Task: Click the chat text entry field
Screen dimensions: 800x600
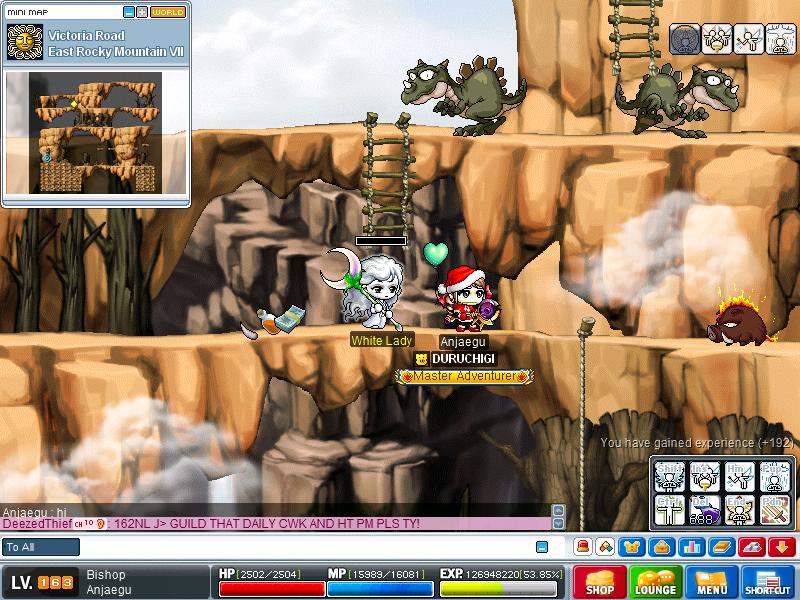Action: click(300, 547)
